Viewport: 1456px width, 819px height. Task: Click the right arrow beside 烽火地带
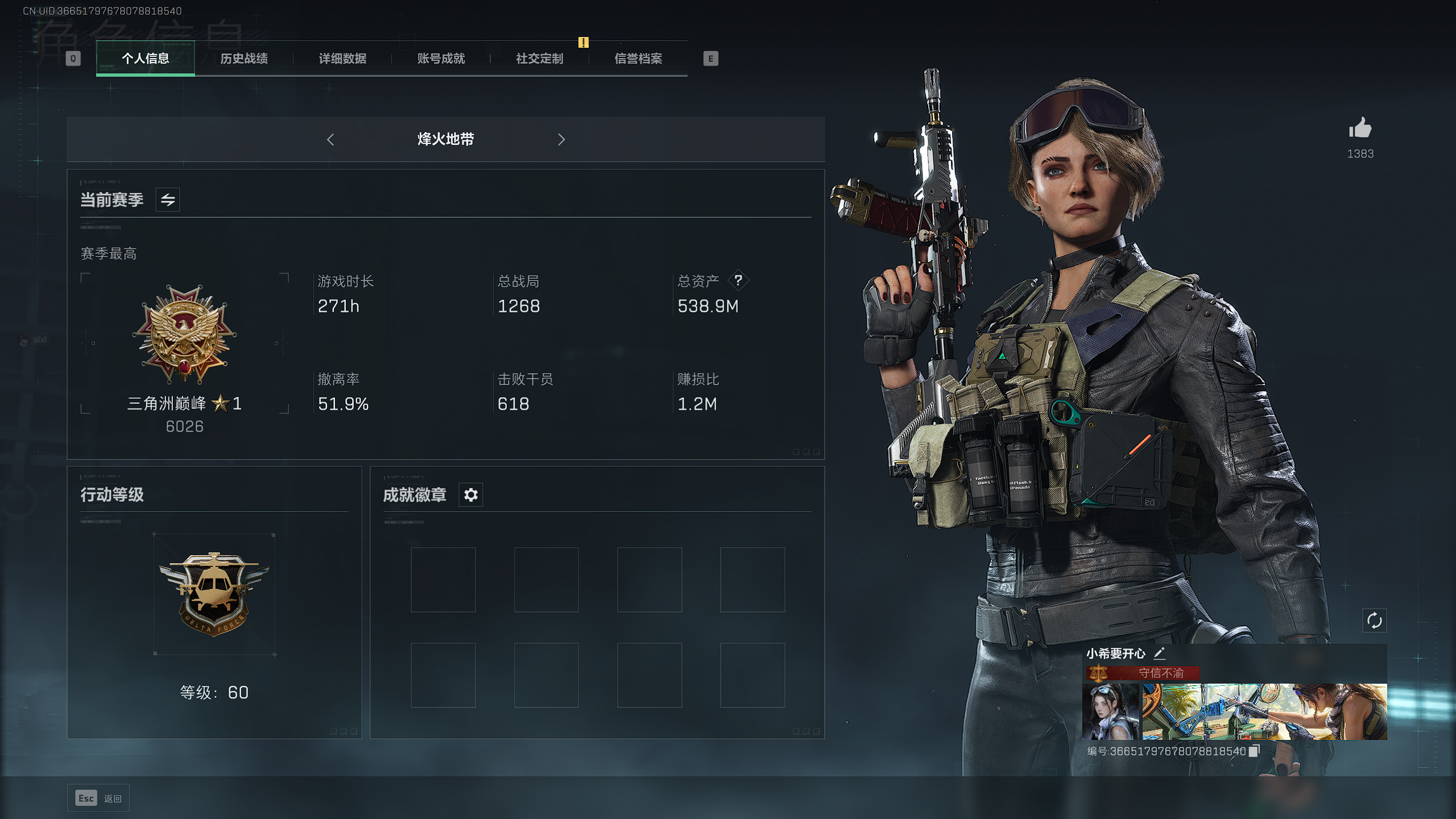click(x=561, y=139)
